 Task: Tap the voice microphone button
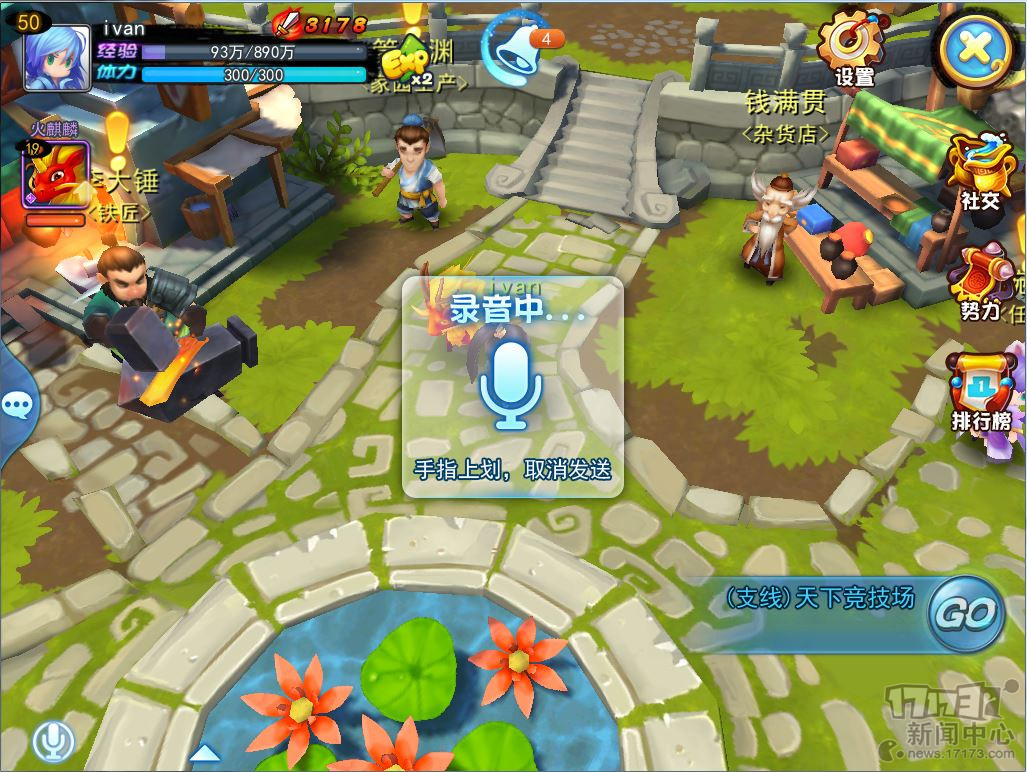53,741
